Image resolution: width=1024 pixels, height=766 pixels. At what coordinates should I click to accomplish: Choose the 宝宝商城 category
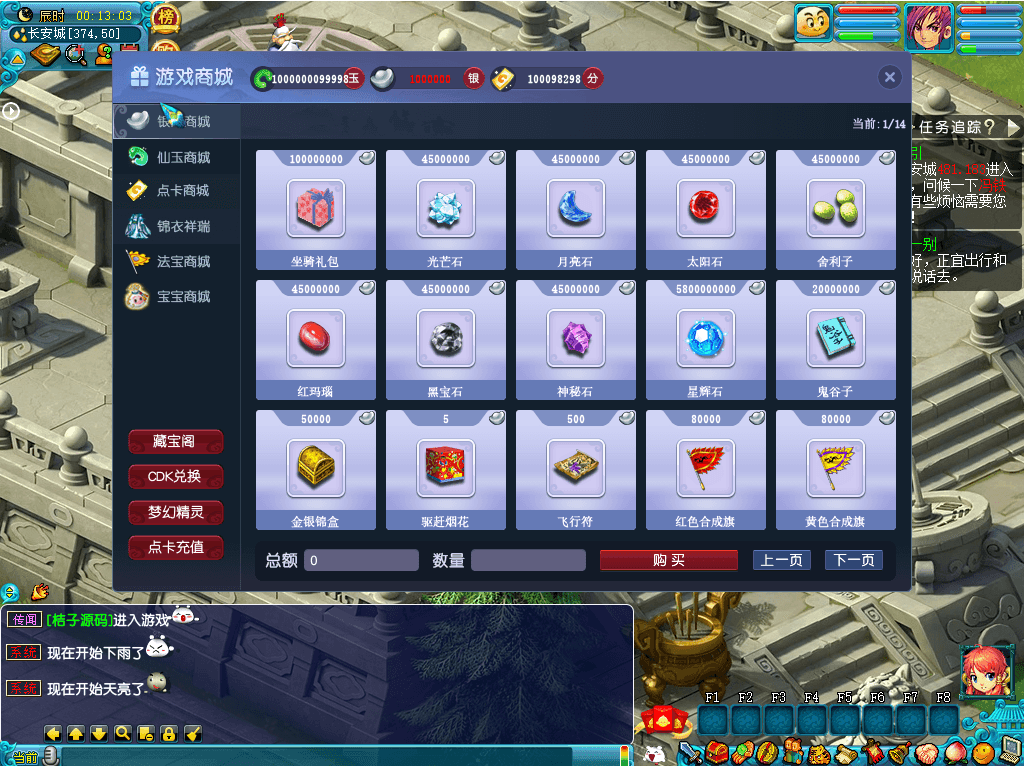point(182,296)
